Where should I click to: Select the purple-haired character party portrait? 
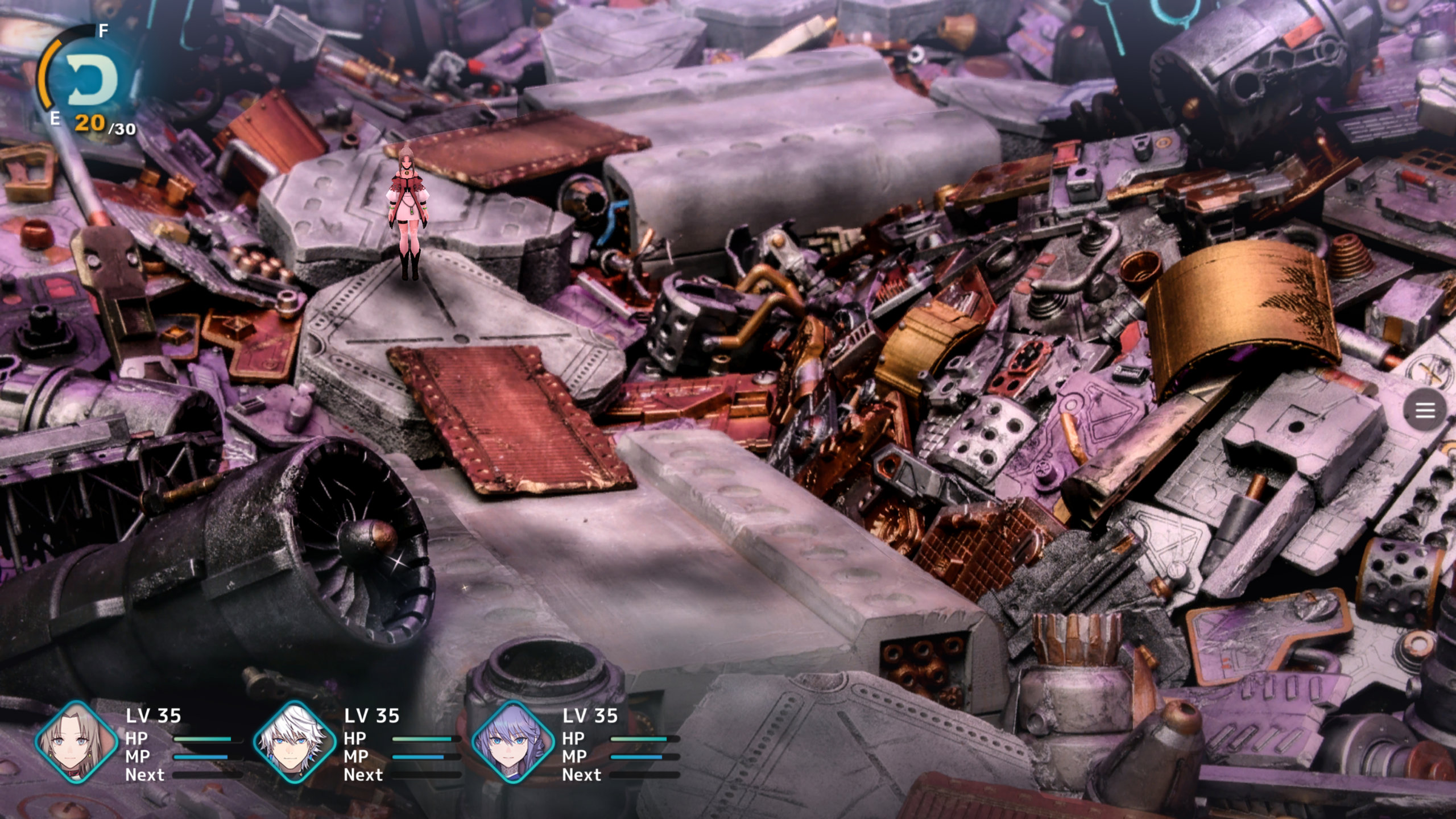pos(512,742)
